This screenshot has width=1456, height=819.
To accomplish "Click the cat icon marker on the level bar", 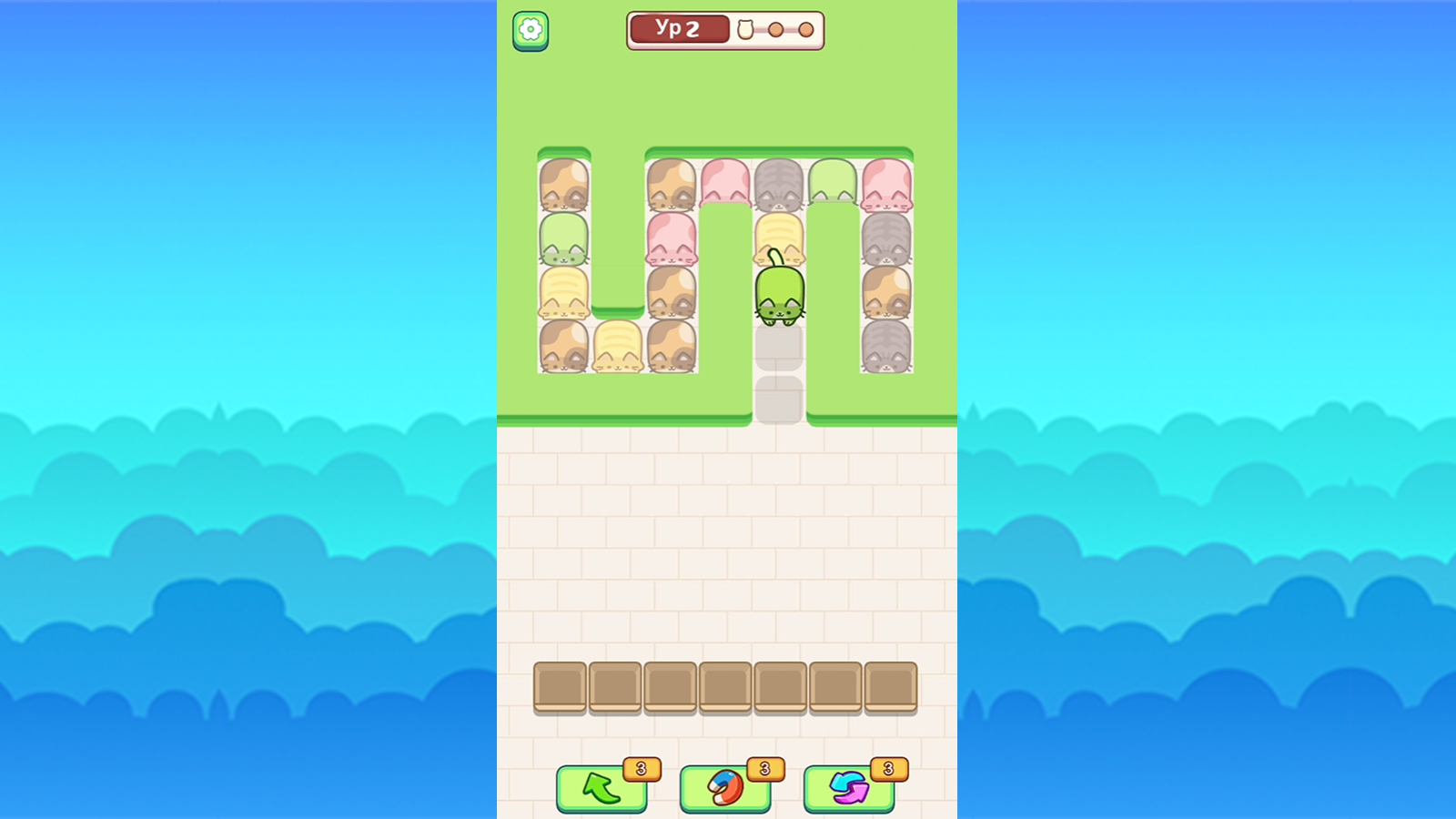I will pos(746,30).
